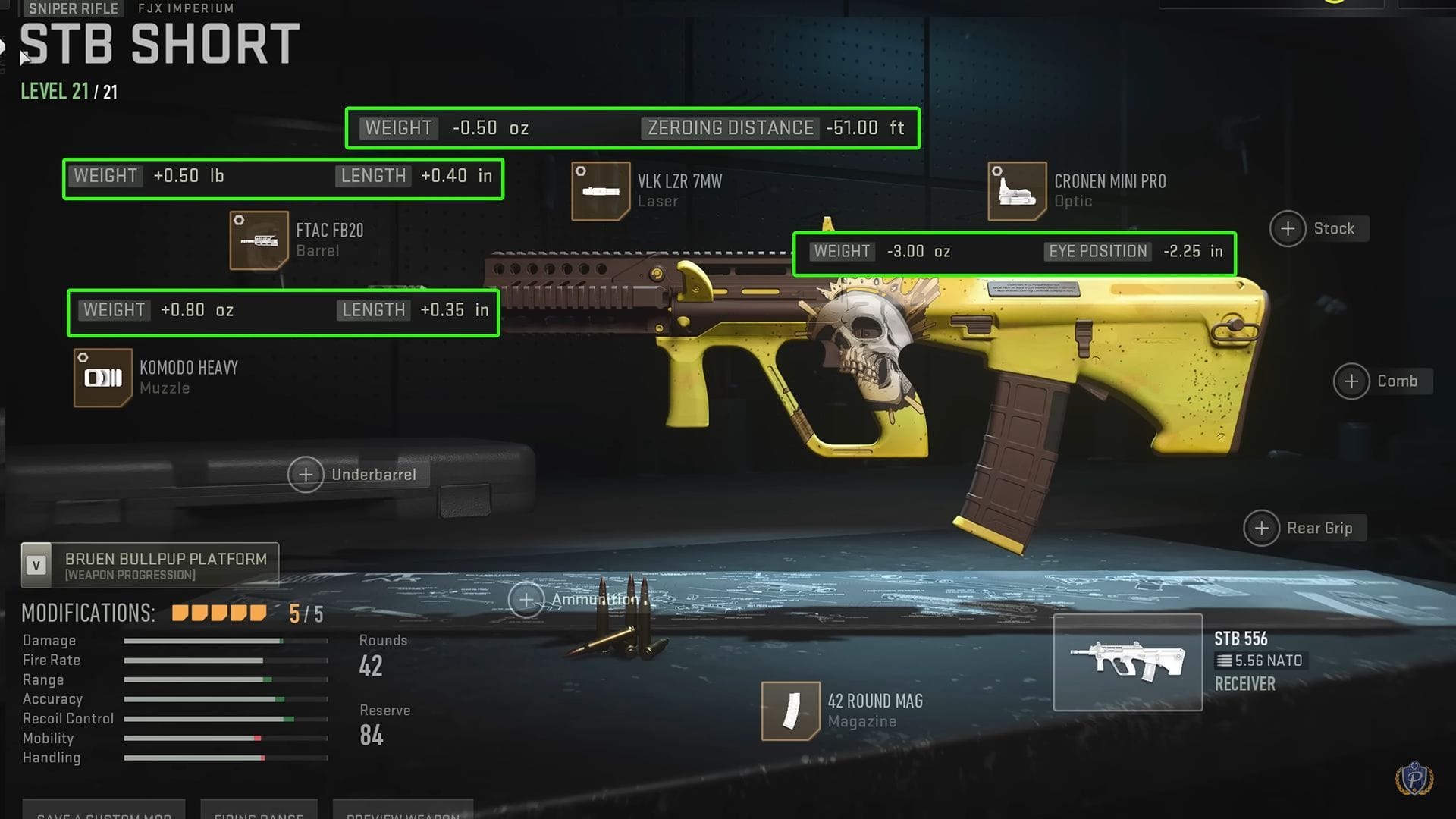Toggle the Laser attachment selection
The width and height of the screenshot is (1456, 819).
[x=600, y=190]
